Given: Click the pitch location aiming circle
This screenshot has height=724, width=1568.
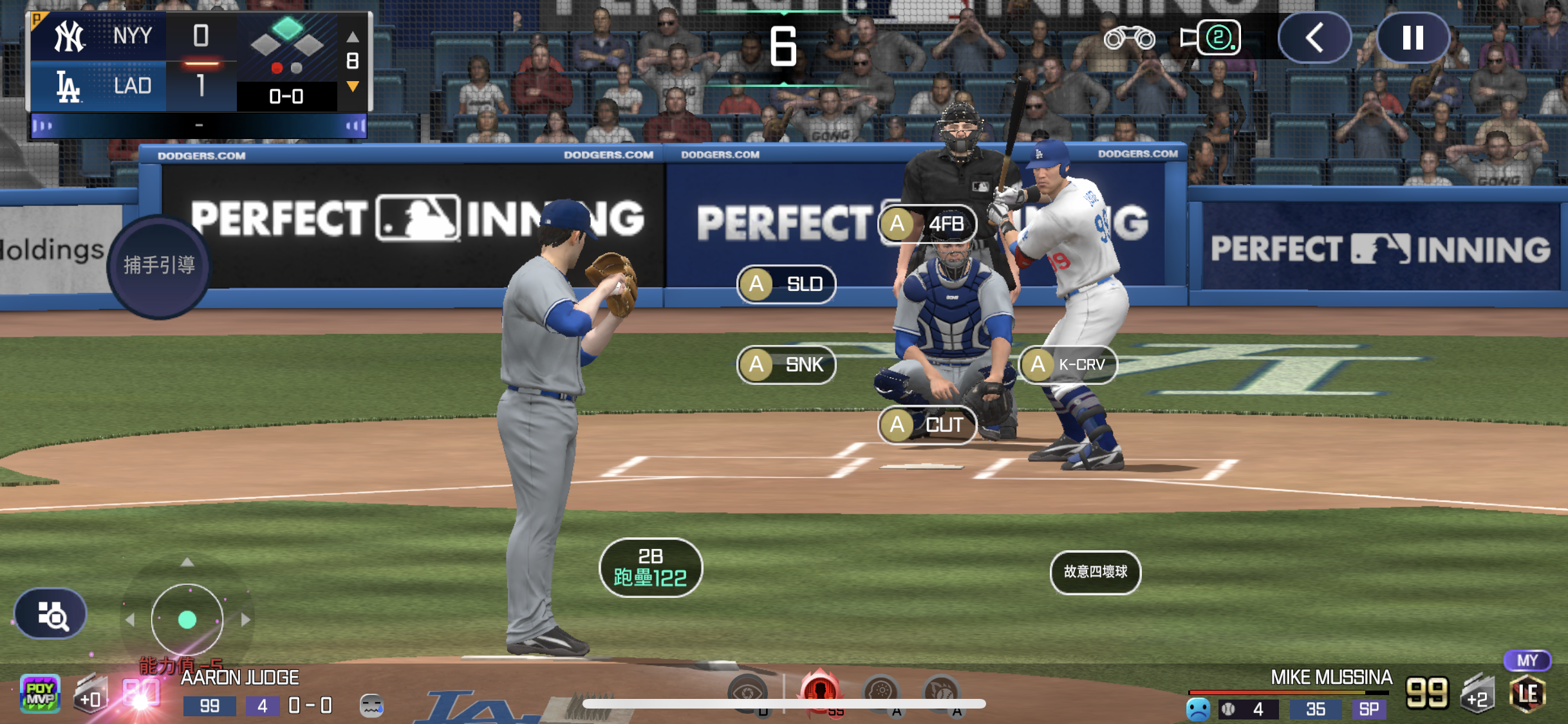Looking at the screenshot, I should point(187,620).
